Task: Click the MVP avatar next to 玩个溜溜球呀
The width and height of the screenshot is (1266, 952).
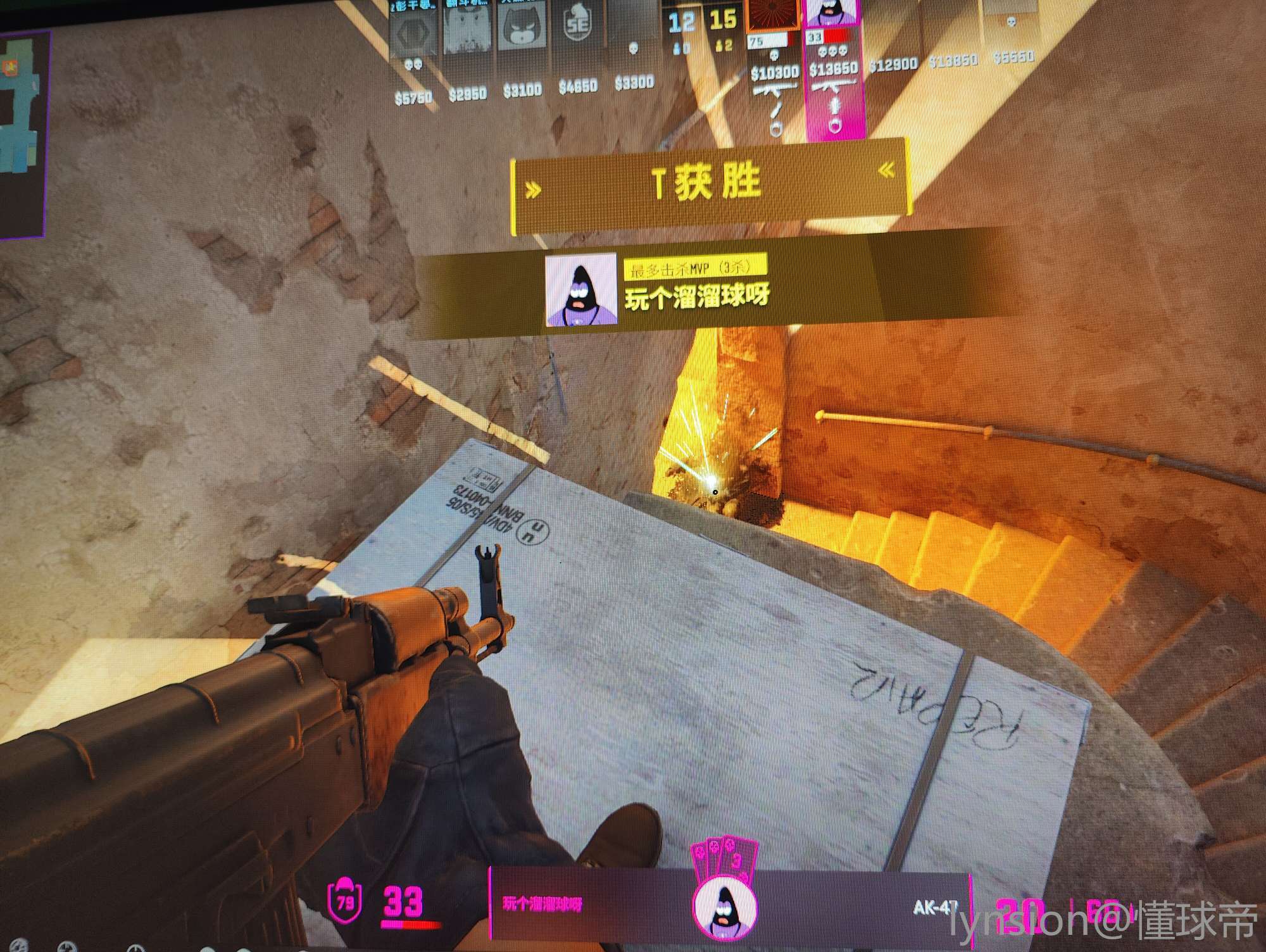Action: [x=581, y=290]
